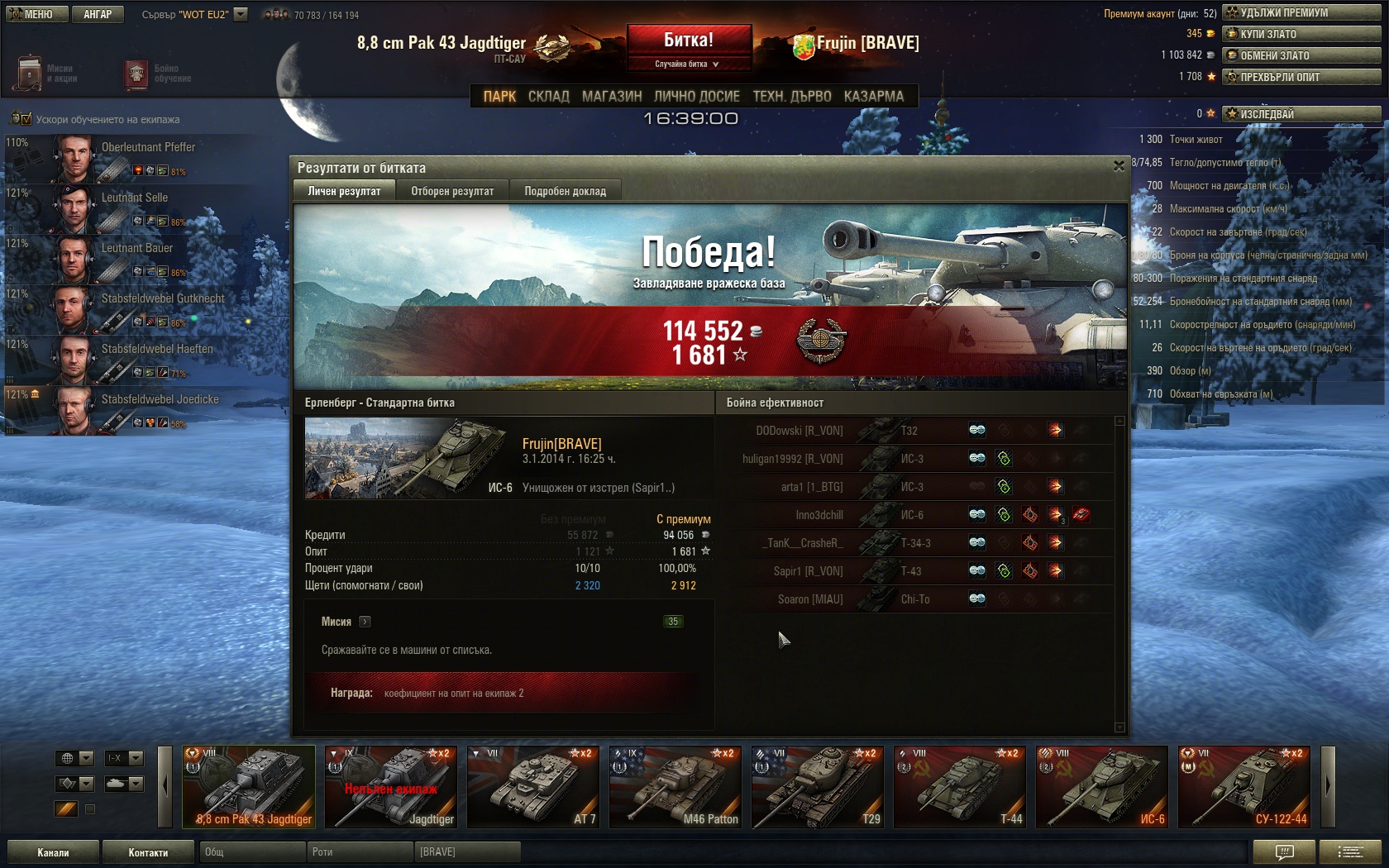The height and width of the screenshot is (868, 1389).
Task: Choose ПРЕХВЪРЛИ ОПИТ to convert experience
Action: pyautogui.click(x=1301, y=77)
